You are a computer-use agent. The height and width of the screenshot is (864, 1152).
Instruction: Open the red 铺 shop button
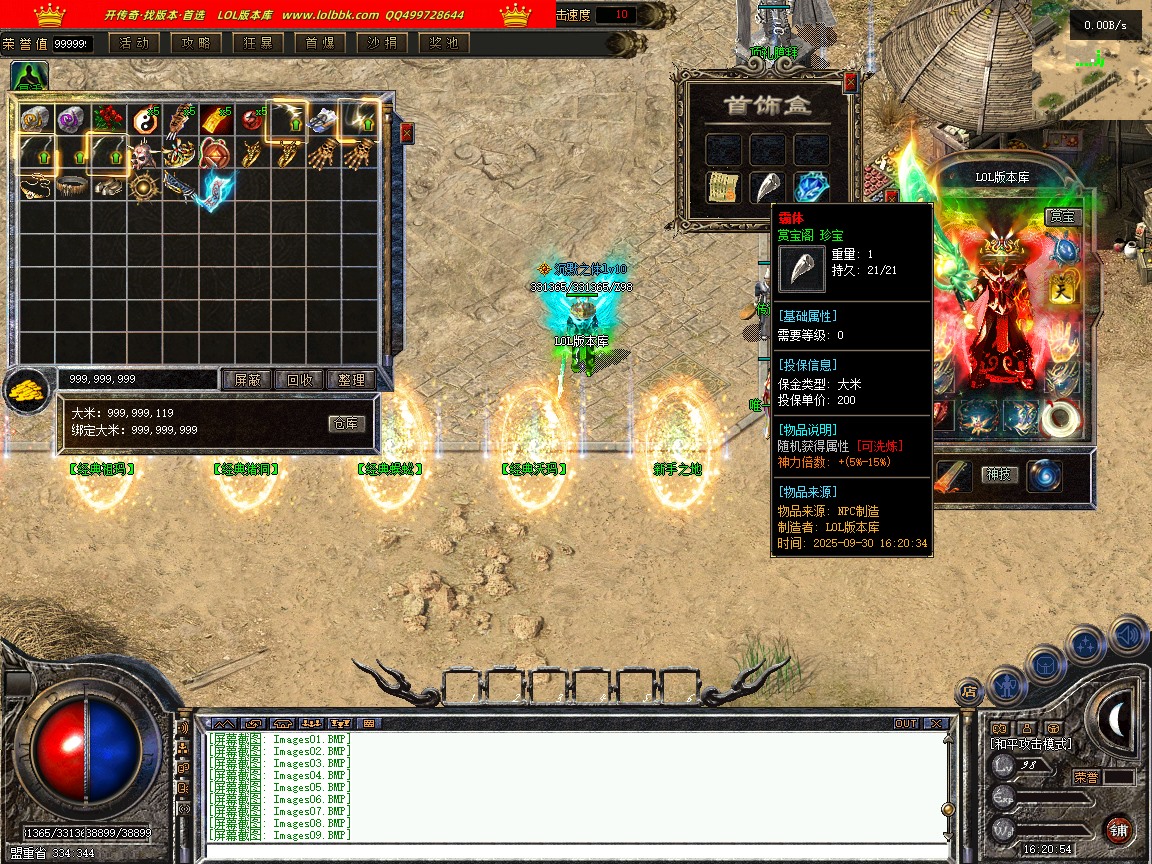[1118, 830]
